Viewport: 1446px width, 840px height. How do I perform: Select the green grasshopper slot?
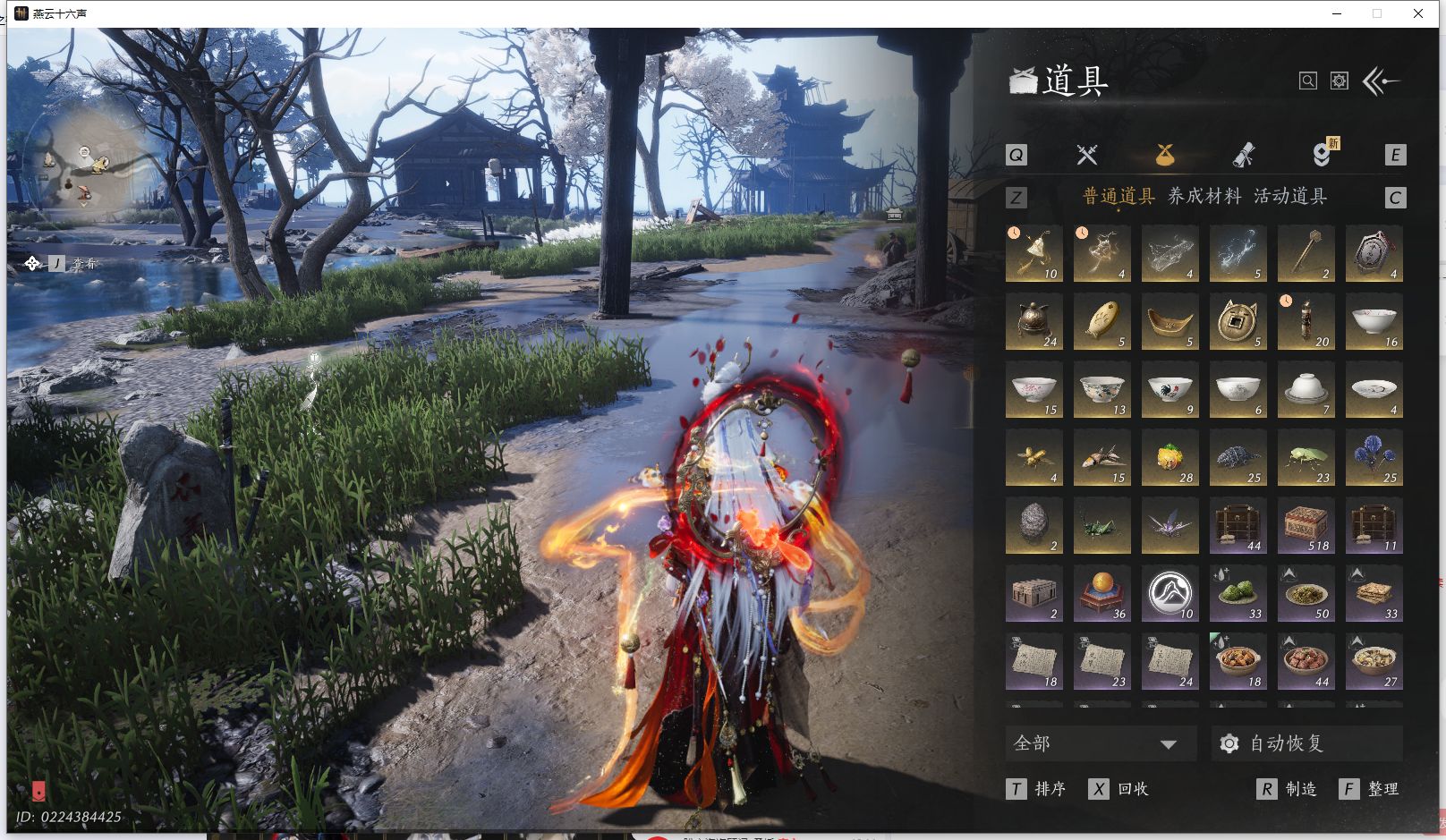(x=1102, y=526)
